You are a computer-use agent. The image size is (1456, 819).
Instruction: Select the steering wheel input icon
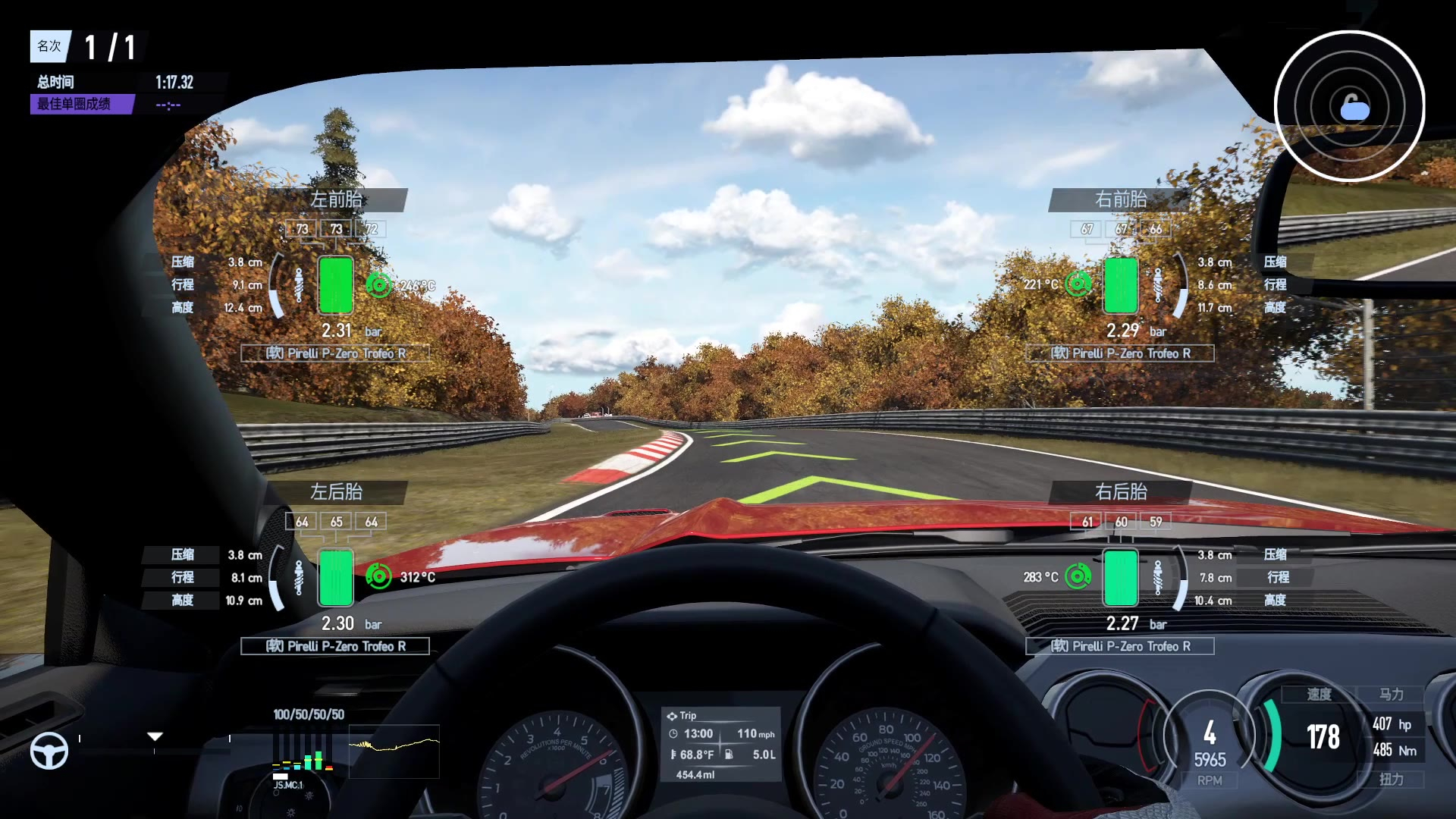click(x=49, y=751)
